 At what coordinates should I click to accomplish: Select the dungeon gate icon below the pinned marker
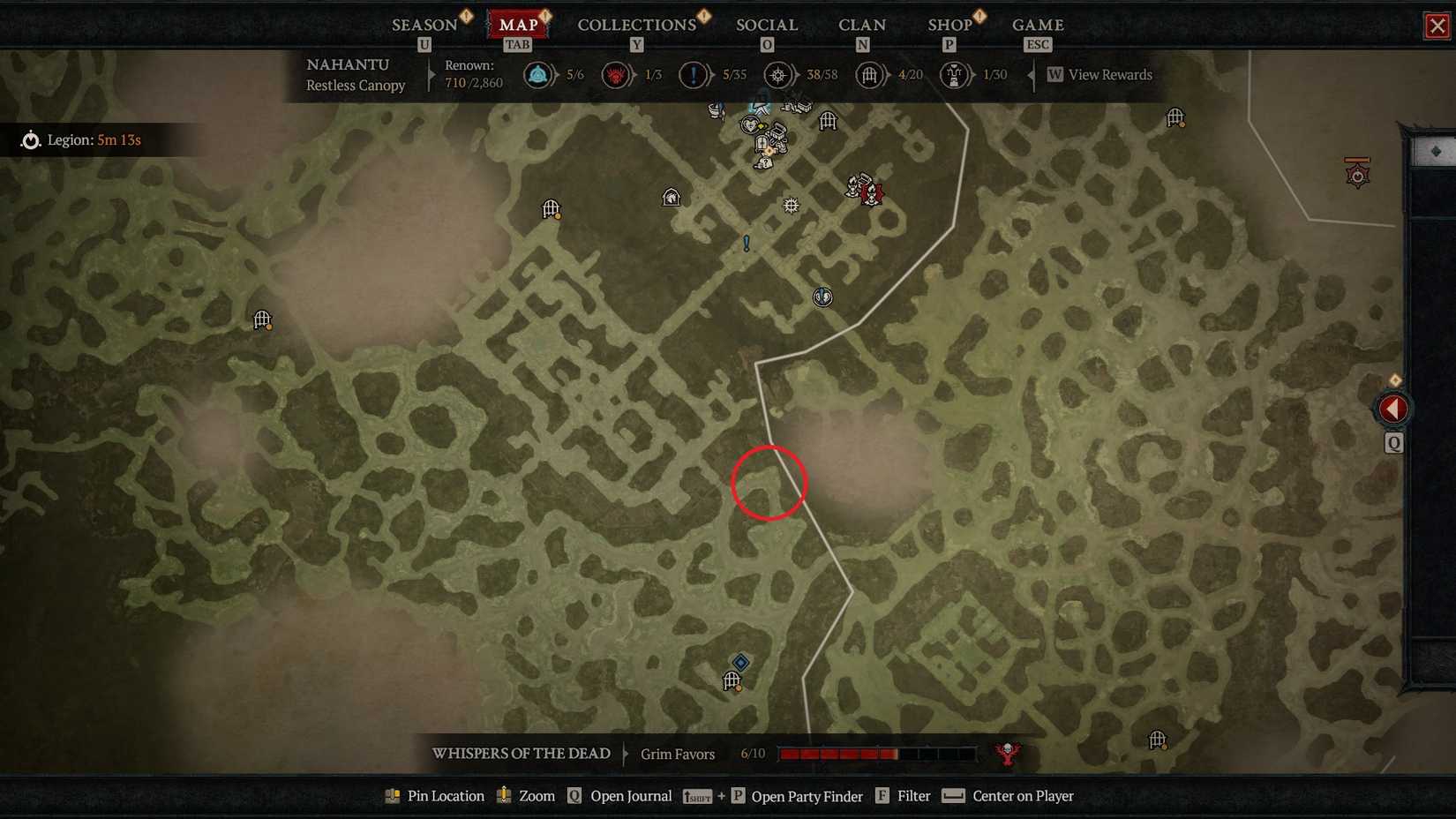coord(732,680)
